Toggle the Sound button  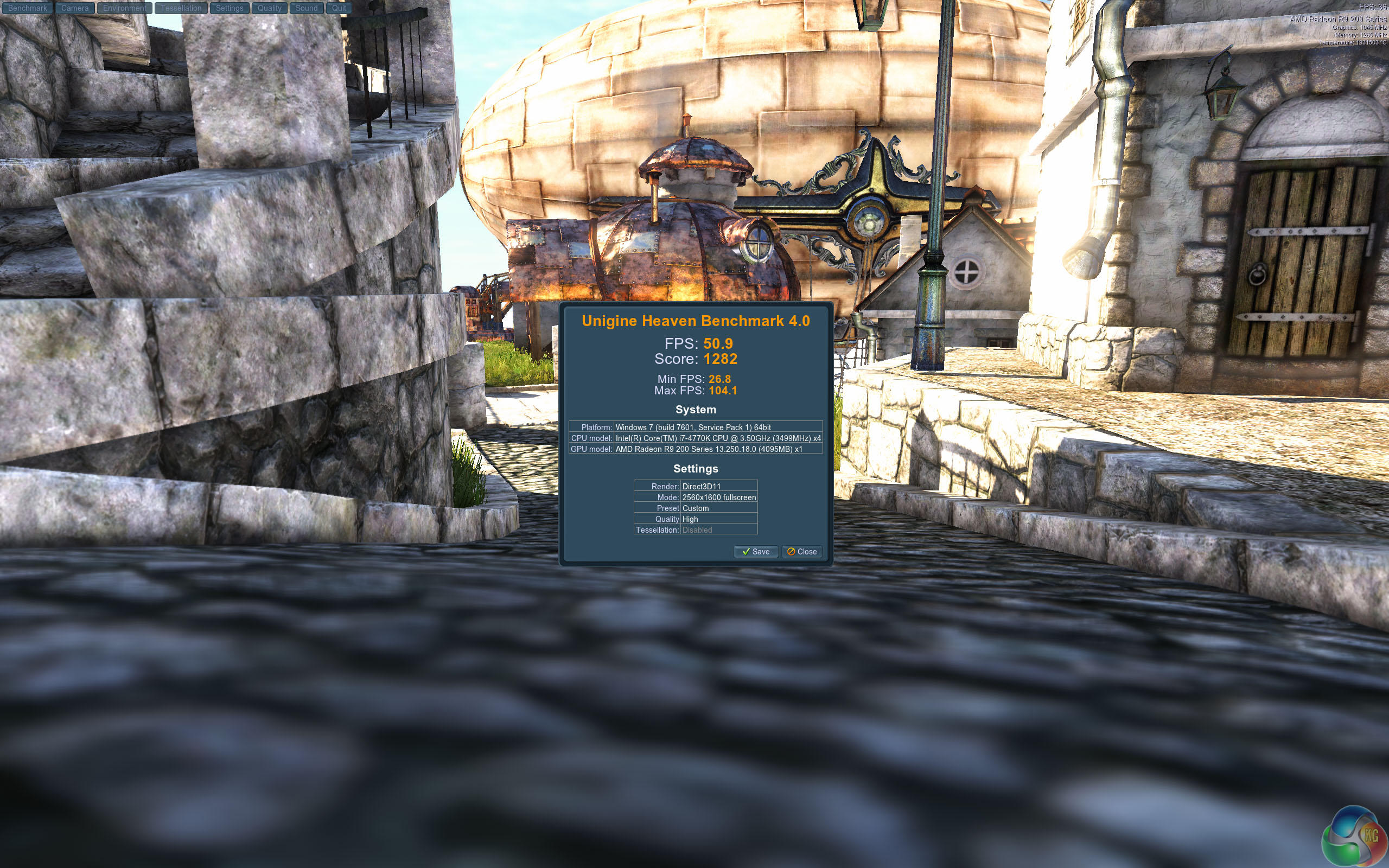pyautogui.click(x=307, y=8)
